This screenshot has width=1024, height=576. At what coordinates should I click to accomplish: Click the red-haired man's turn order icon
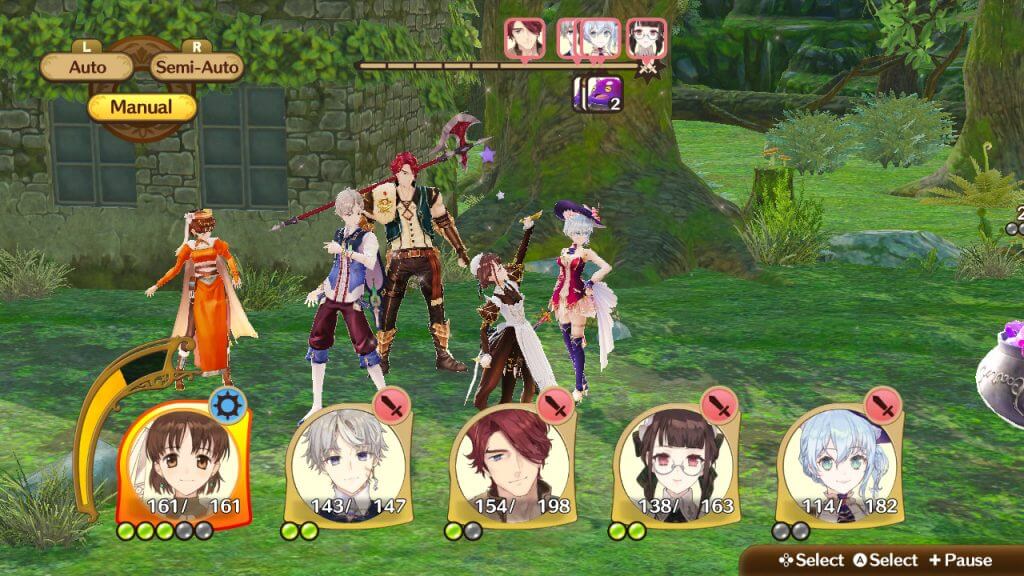524,38
